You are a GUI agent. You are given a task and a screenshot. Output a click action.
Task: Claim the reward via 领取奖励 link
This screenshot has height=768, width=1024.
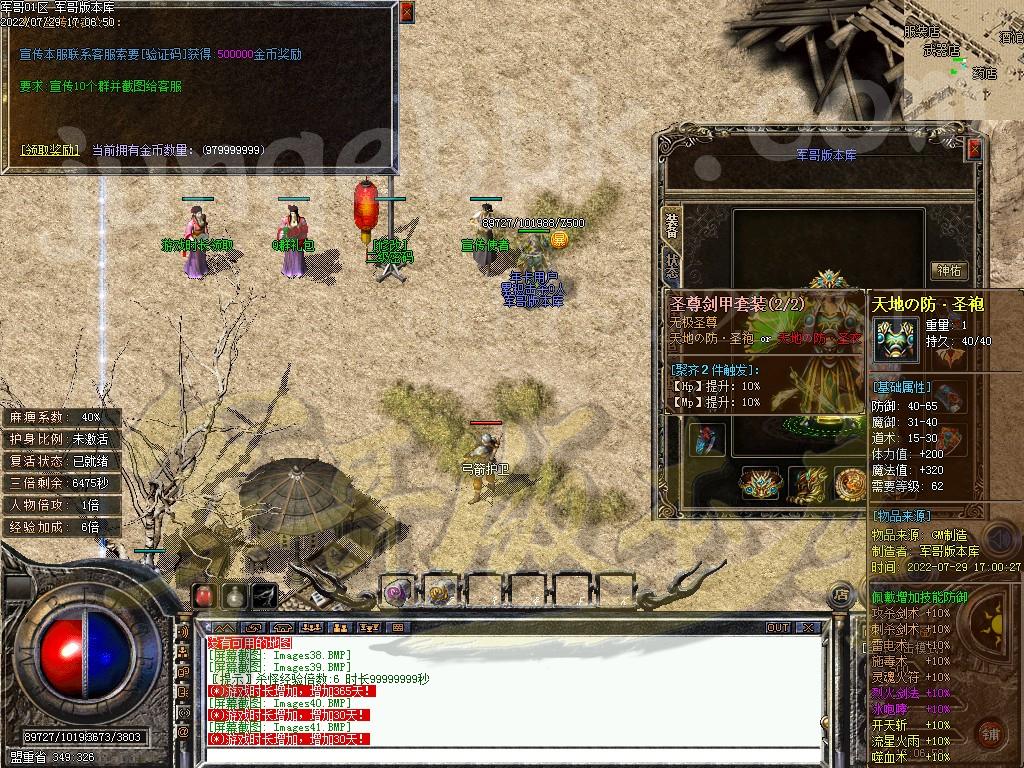[x=50, y=150]
